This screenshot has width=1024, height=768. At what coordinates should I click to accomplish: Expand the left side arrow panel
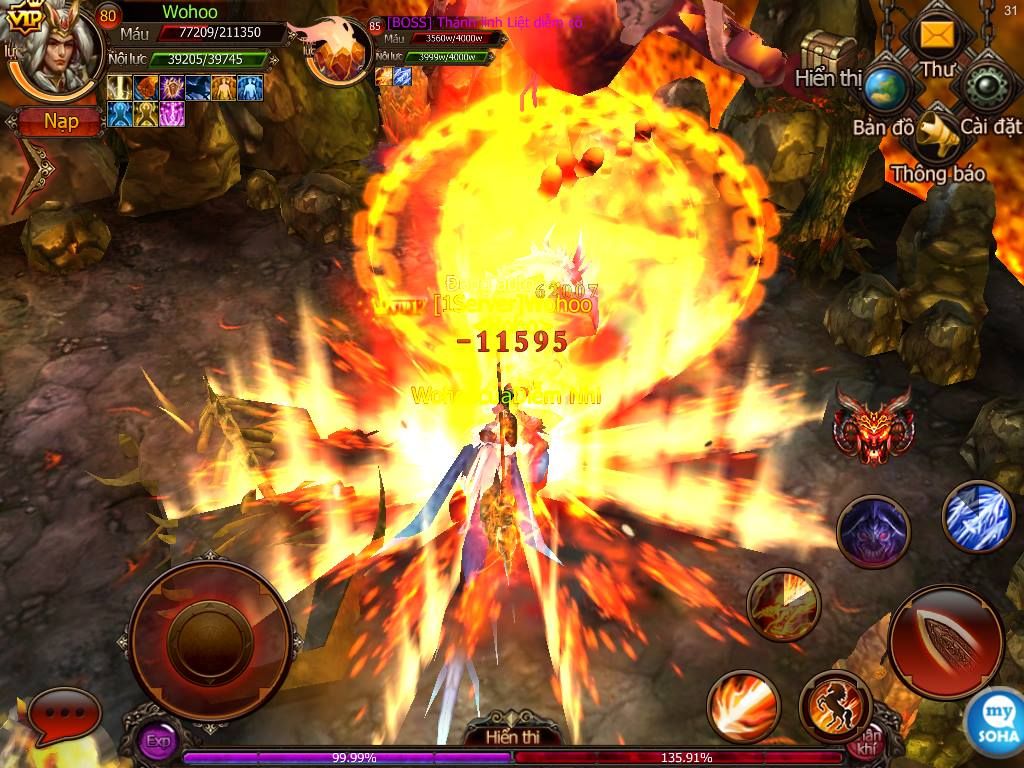coord(33,176)
